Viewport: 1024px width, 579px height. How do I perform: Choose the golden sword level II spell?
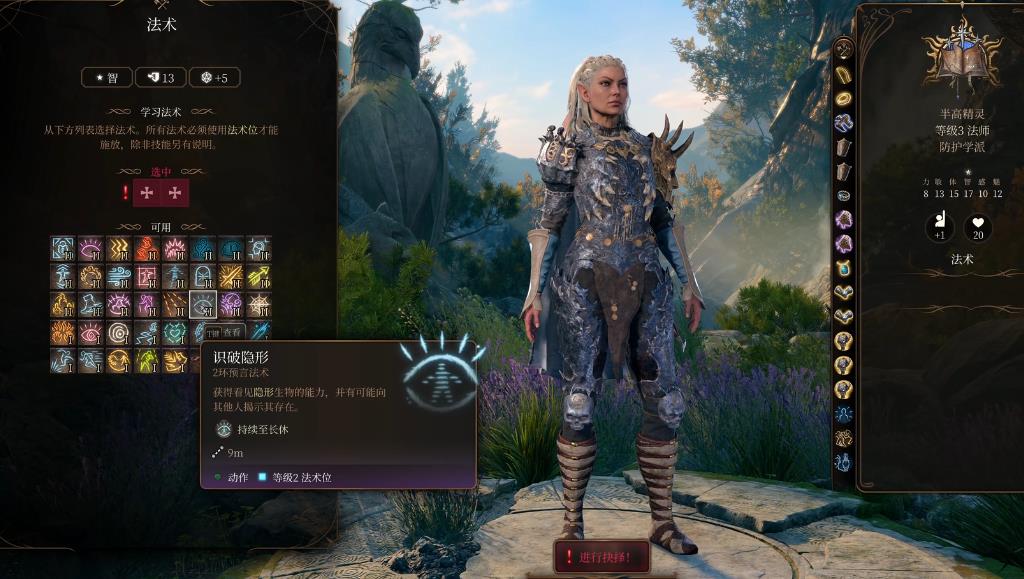tap(231, 276)
